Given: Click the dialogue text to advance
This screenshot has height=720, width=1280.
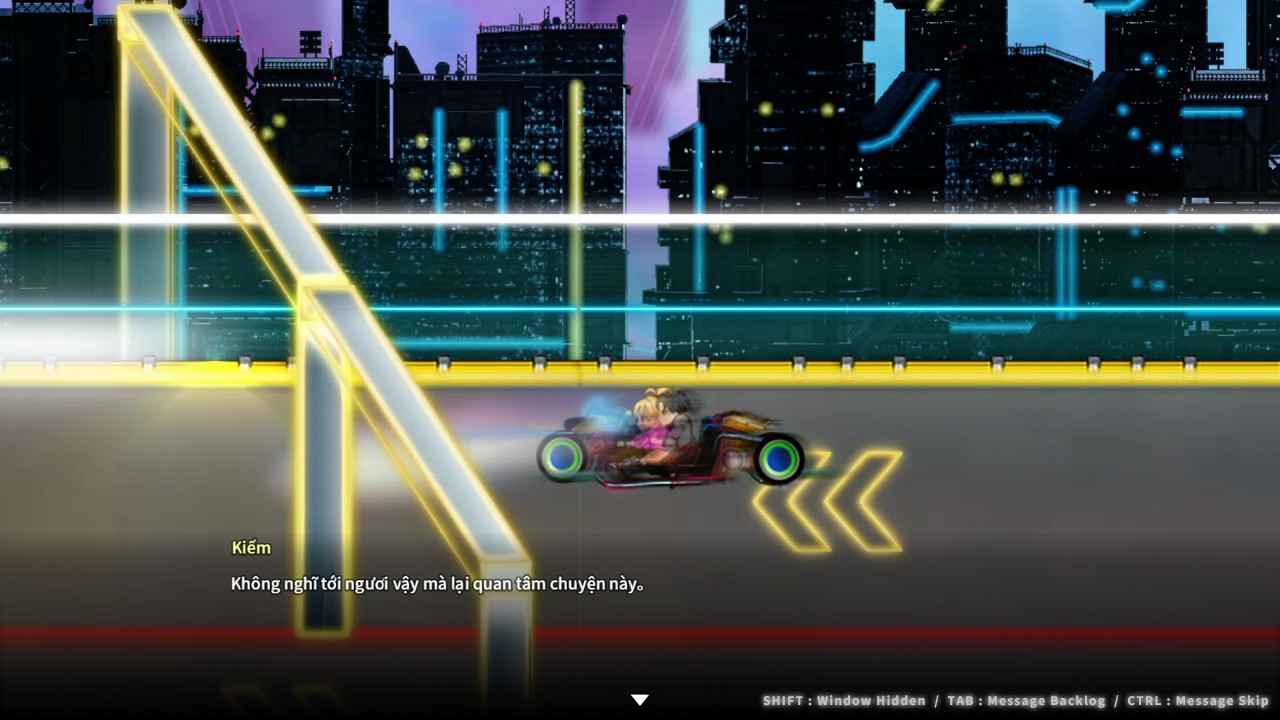Looking at the screenshot, I should (x=435, y=584).
